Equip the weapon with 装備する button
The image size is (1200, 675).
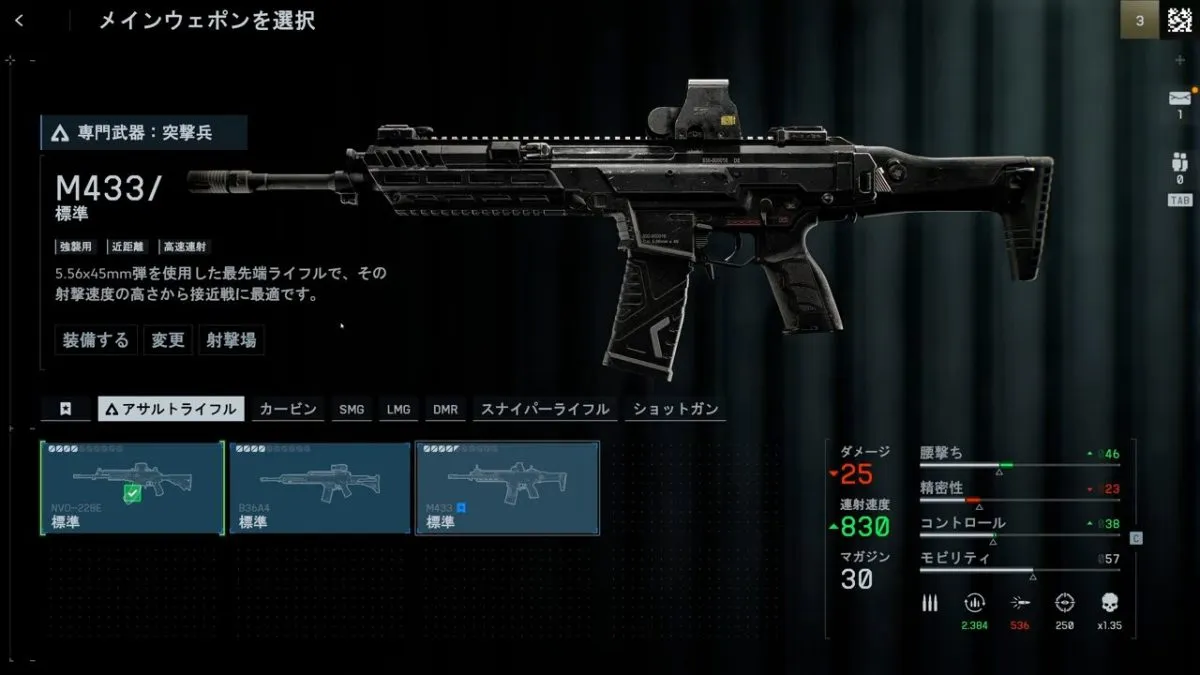tap(96, 340)
